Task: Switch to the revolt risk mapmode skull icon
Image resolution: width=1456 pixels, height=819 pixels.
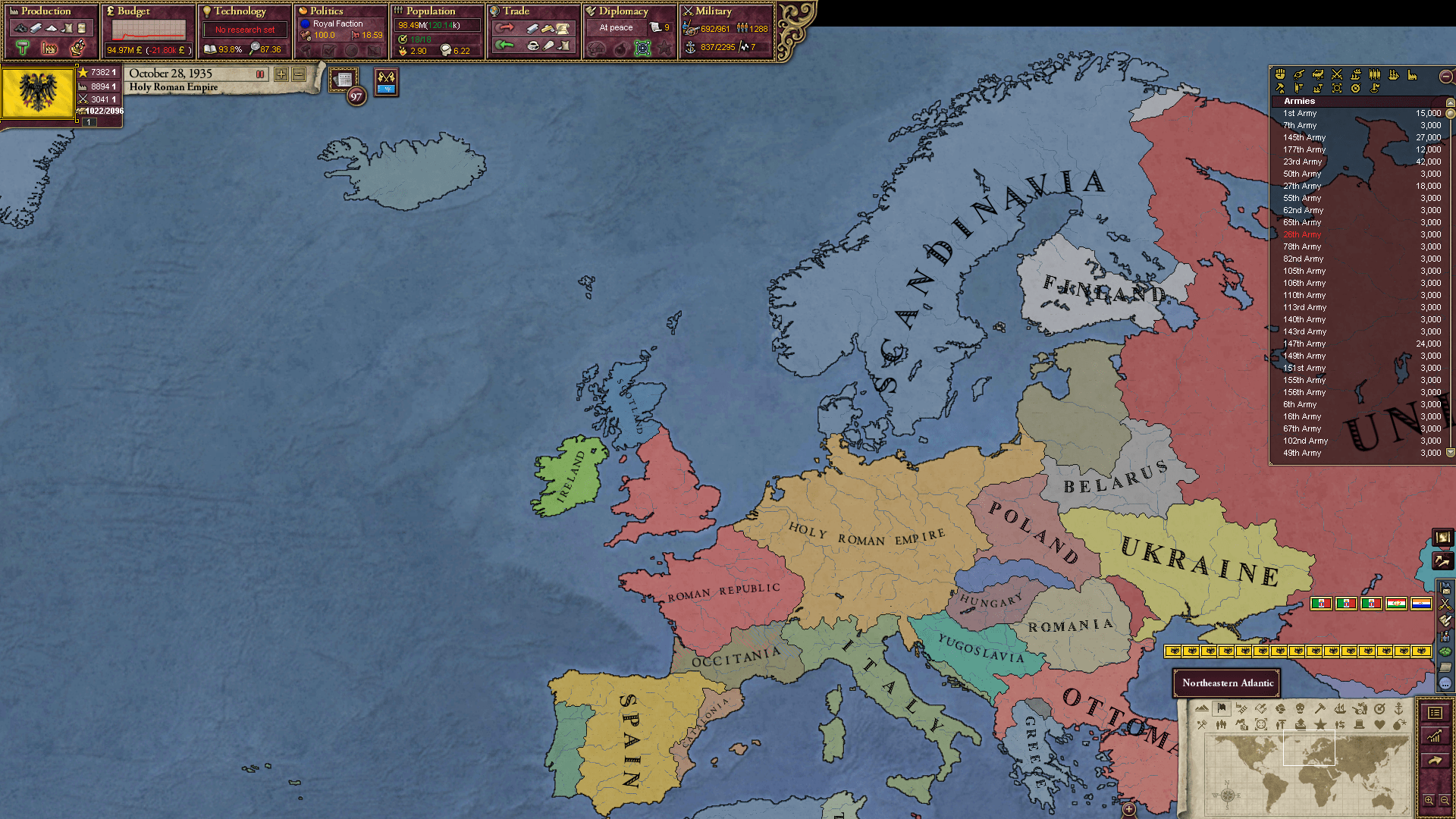Action: pos(1299,709)
